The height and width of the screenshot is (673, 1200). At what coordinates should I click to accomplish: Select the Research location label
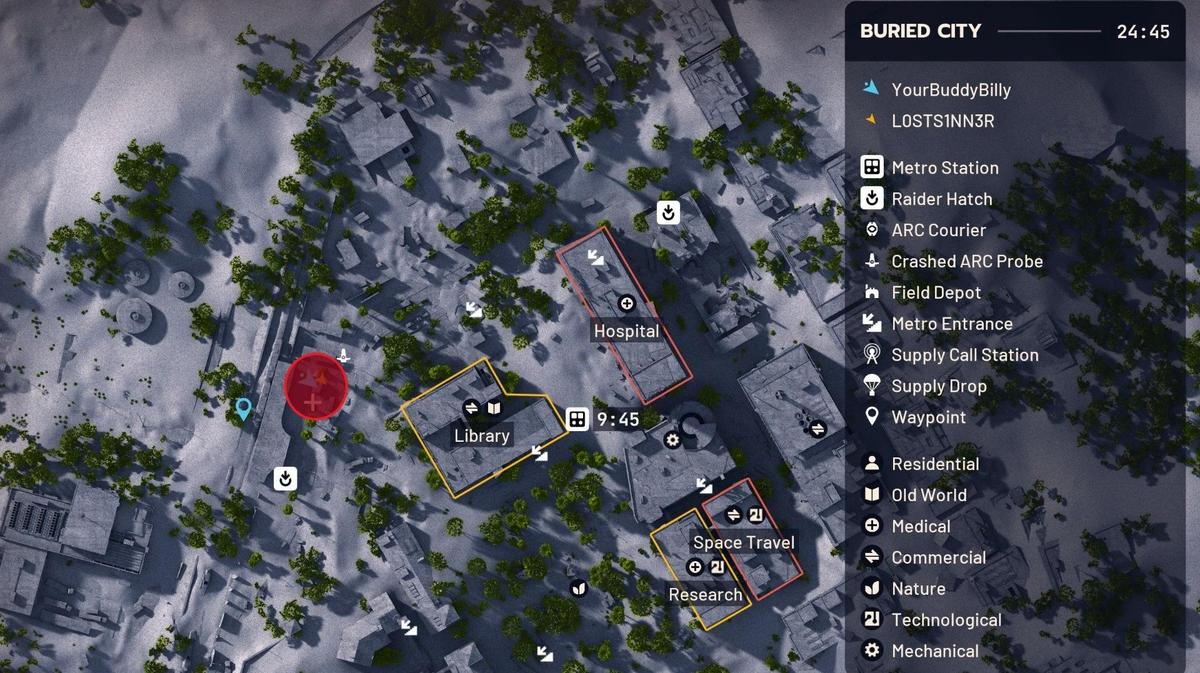click(x=705, y=595)
